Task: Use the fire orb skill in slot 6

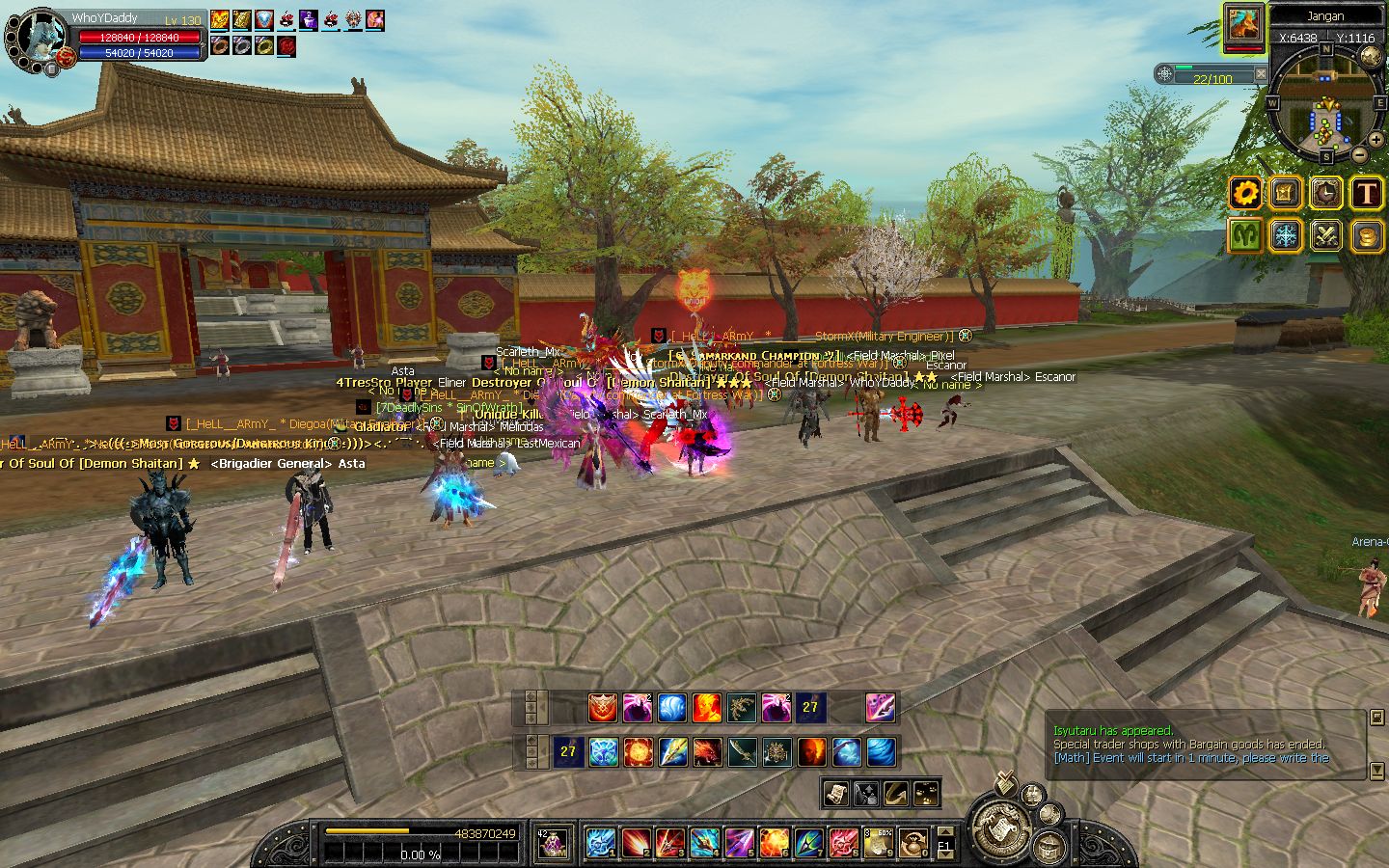Action: coord(774,843)
